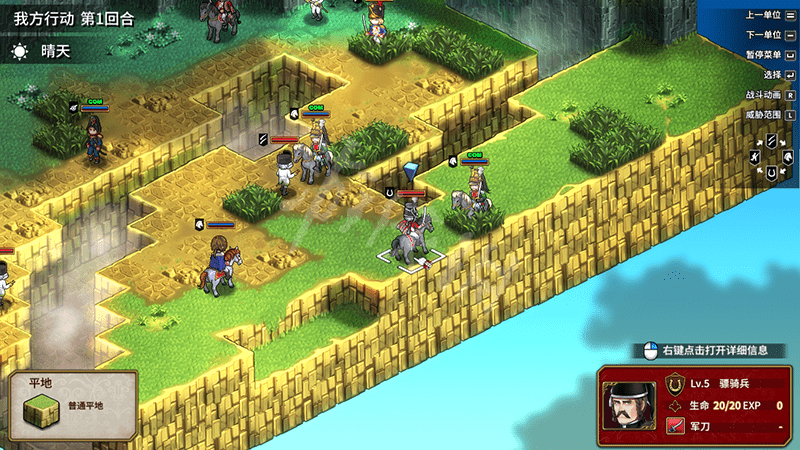Image resolution: width=800 pixels, height=450 pixels.
Task: Toggle the 战斗动画 battle animation option
Action: coord(770,95)
